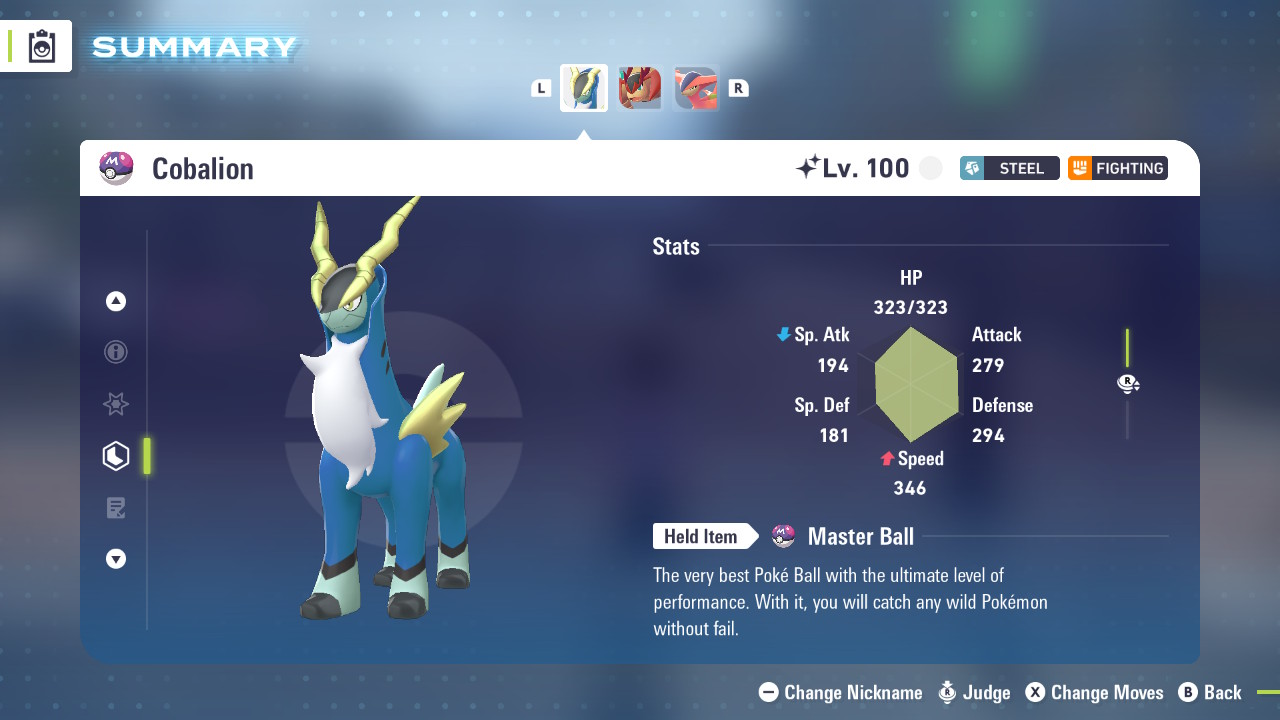The width and height of the screenshot is (1280, 720).
Task: Change Nickname option at the bottom
Action: coord(841,692)
